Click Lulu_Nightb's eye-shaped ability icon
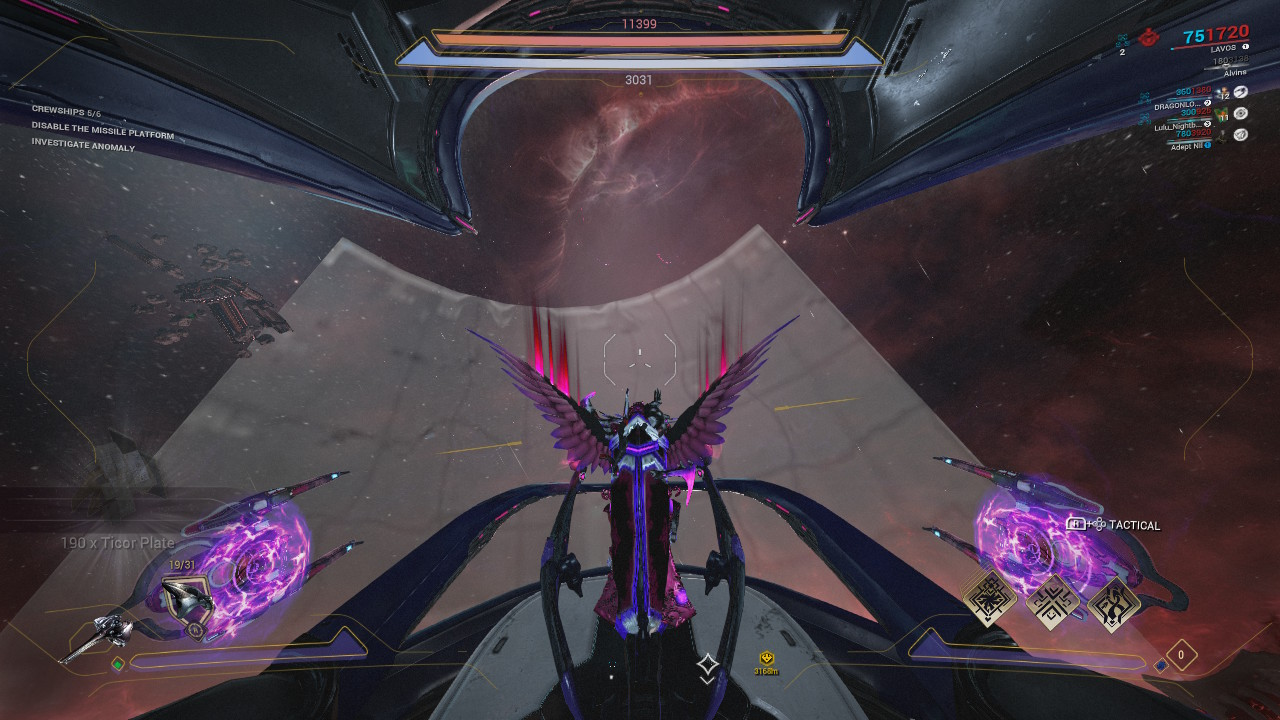1280x720 pixels. (1240, 114)
